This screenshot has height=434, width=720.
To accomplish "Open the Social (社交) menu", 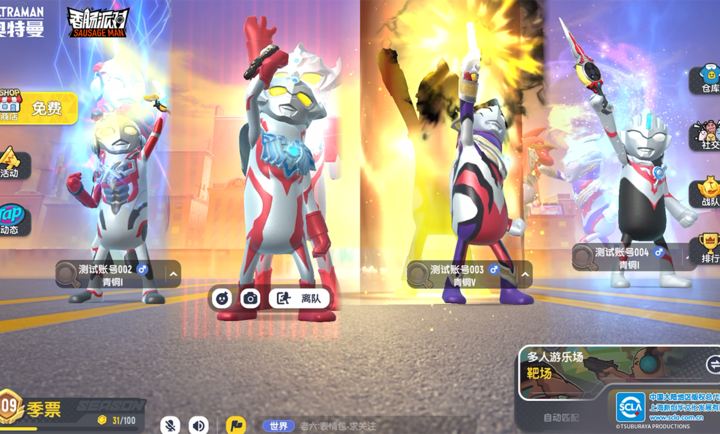I will (x=707, y=136).
